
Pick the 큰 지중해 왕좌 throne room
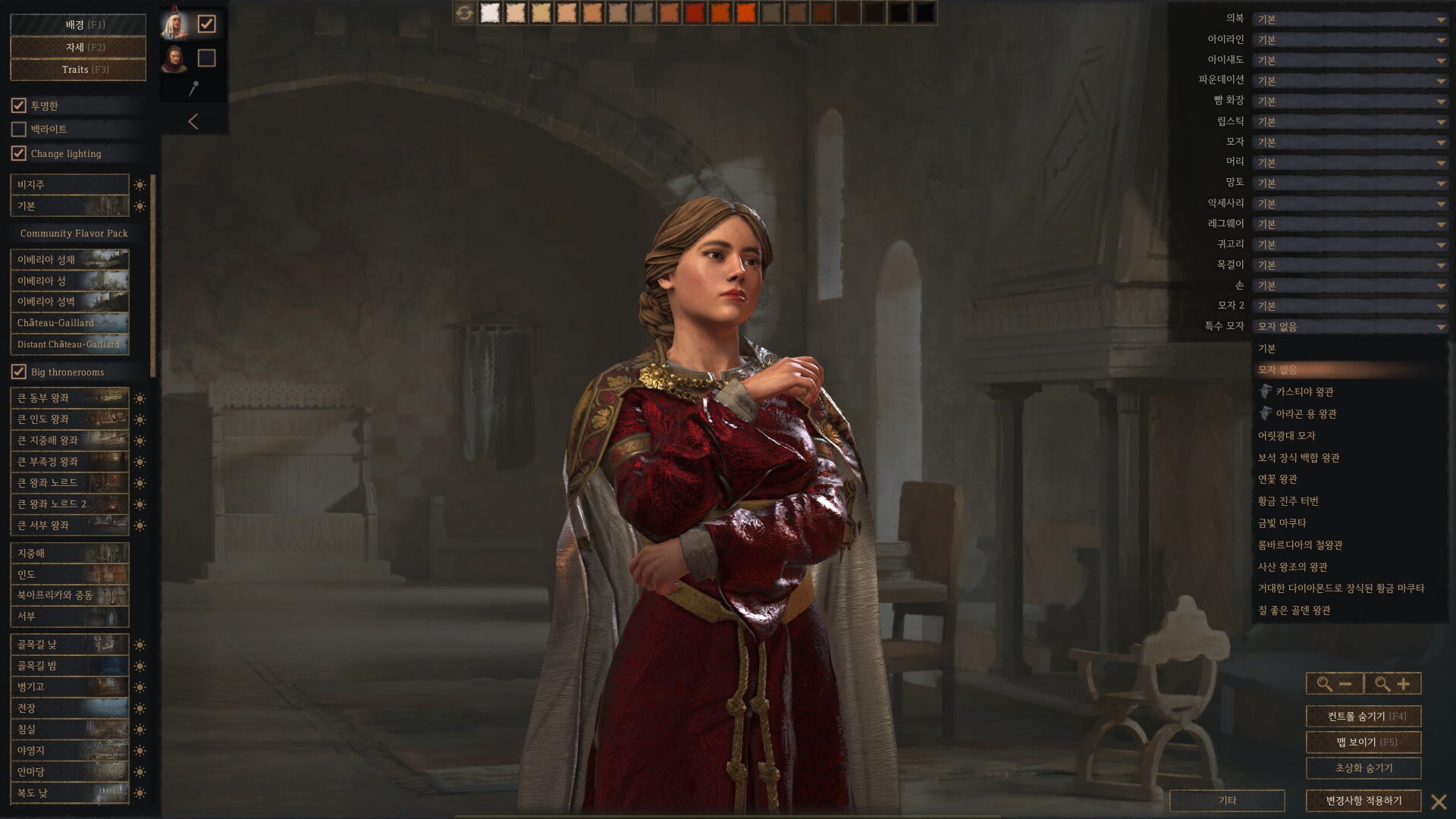pos(70,441)
